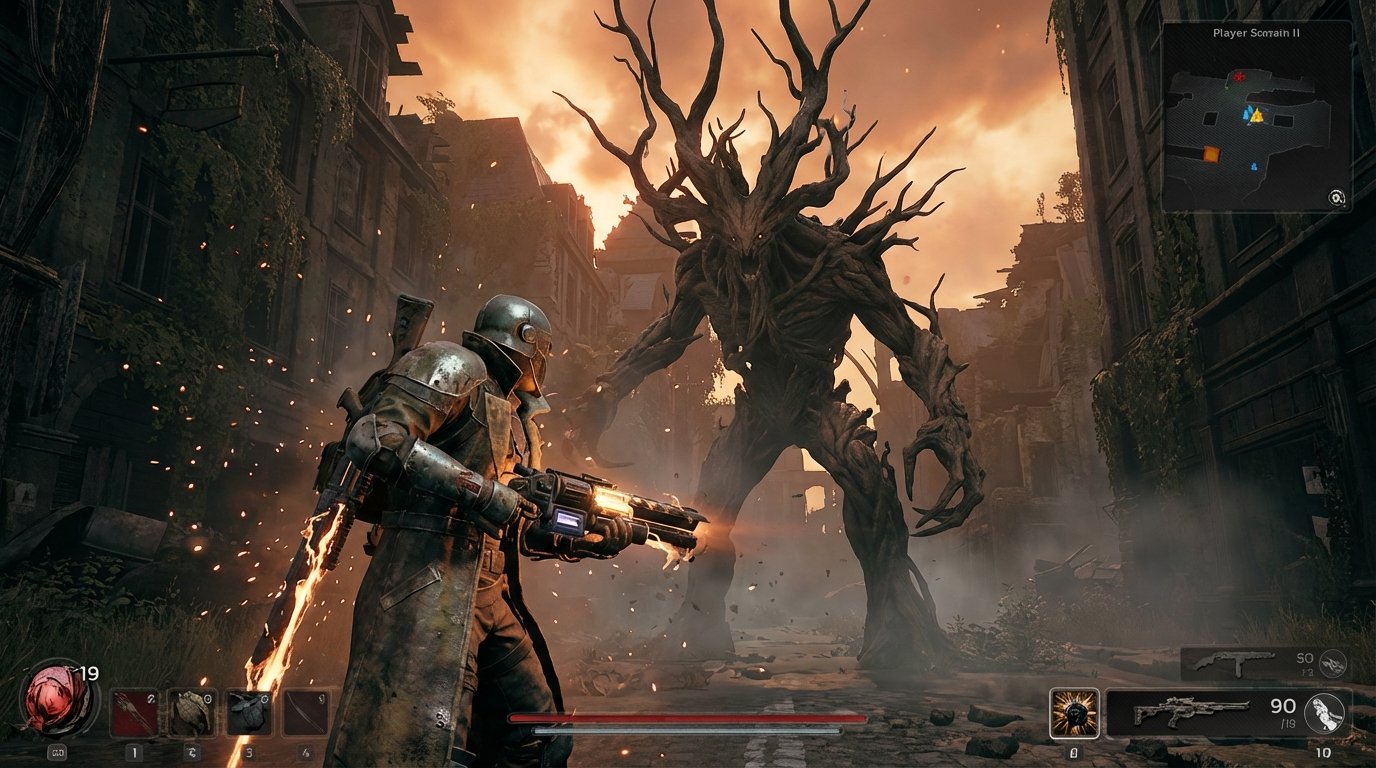The height and width of the screenshot is (768, 1376).
Task: Click the 19 relic charge counter
Action: [x=89, y=672]
